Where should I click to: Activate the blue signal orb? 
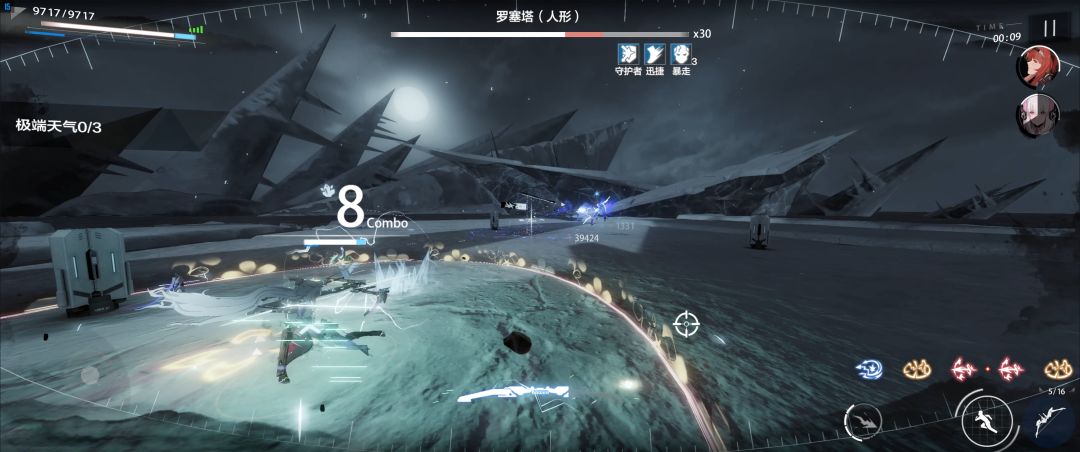(x=869, y=369)
